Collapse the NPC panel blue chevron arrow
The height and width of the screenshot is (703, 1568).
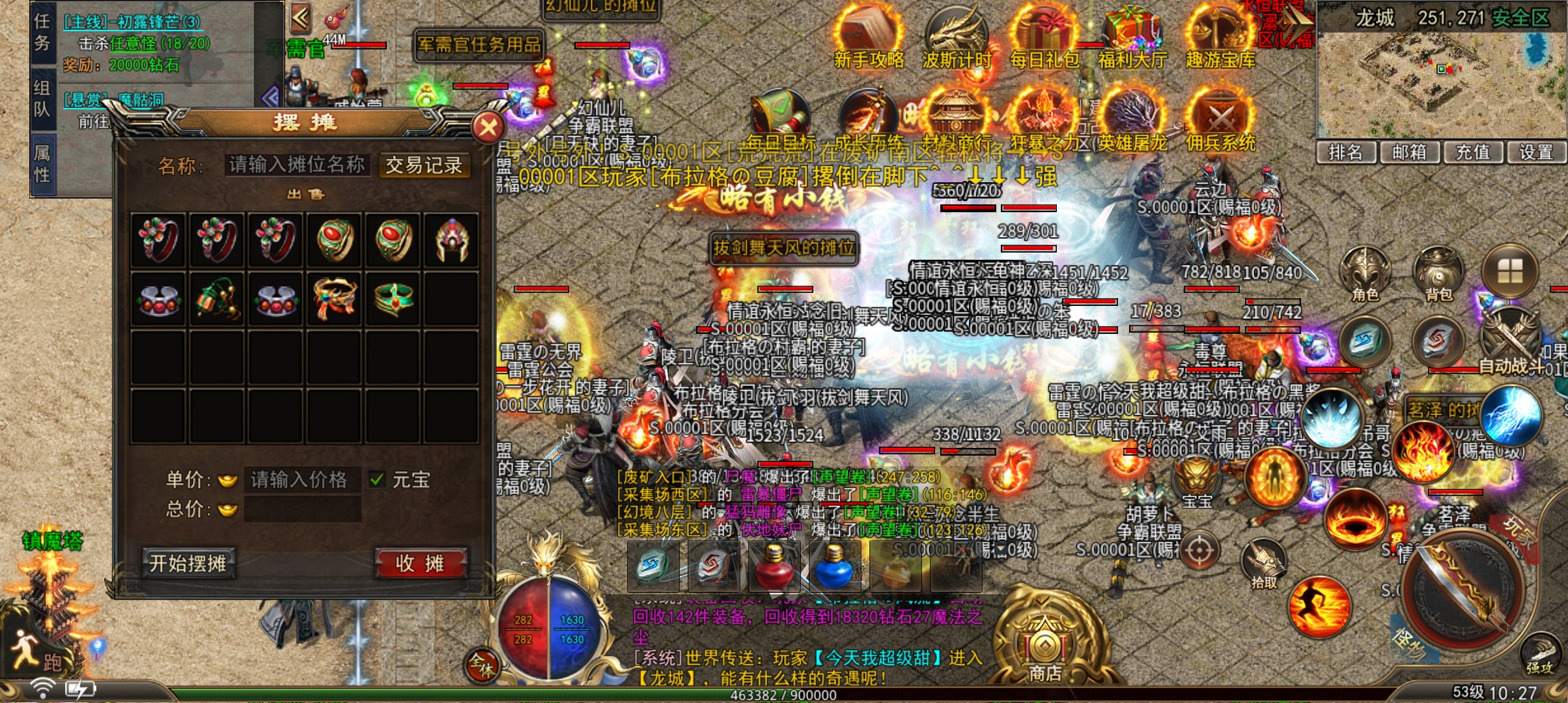point(270,94)
